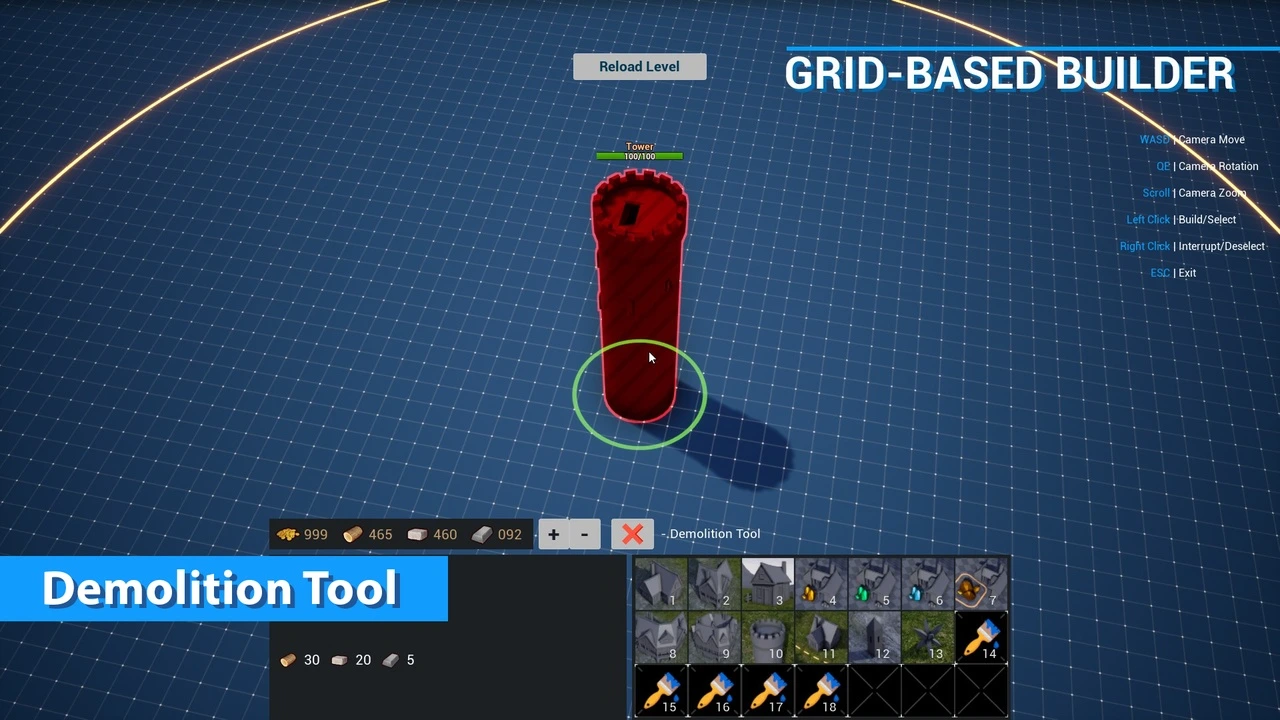
Task: Select the large building in slot 8
Action: (661, 637)
